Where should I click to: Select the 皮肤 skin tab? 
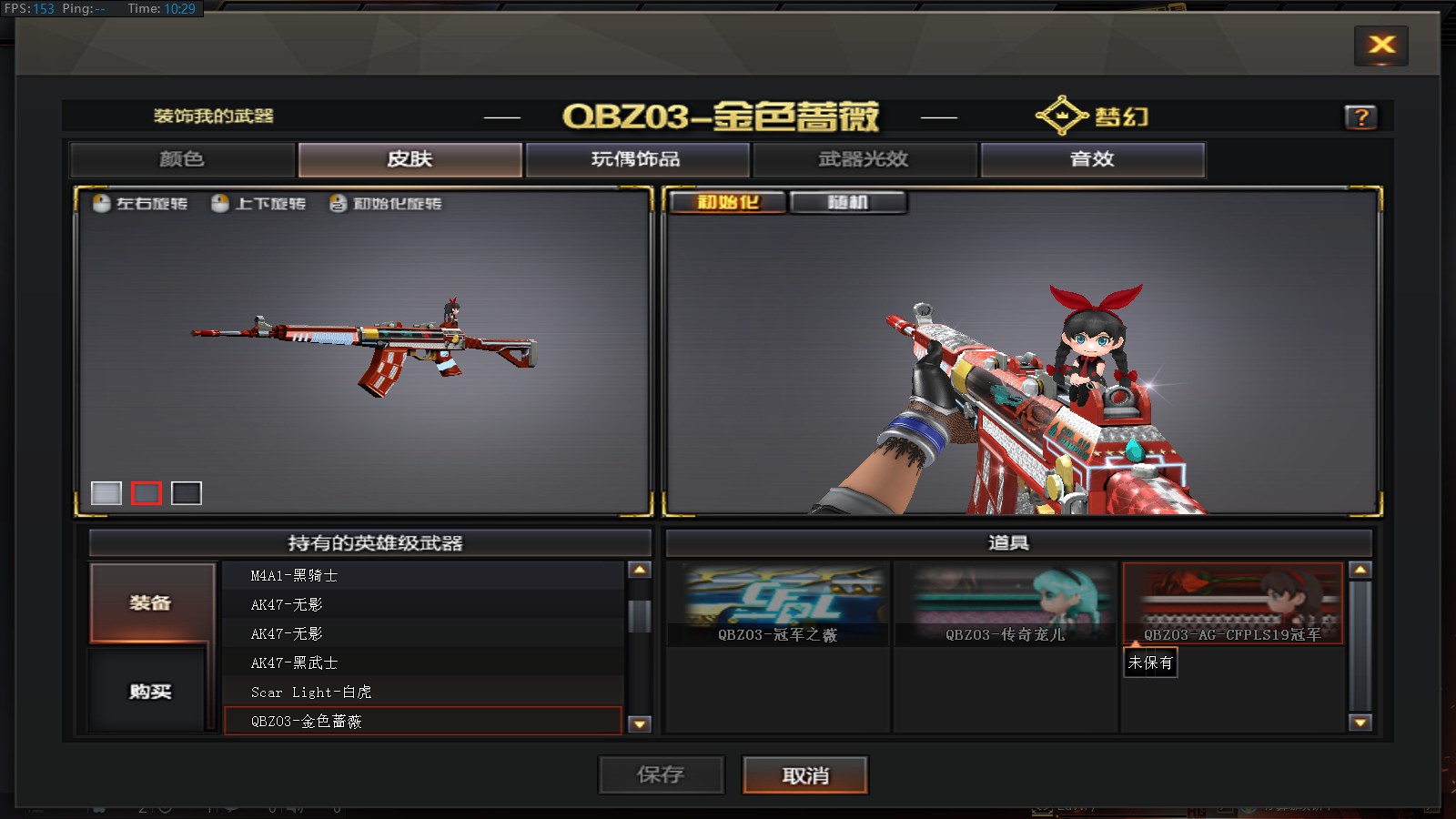[x=409, y=159]
